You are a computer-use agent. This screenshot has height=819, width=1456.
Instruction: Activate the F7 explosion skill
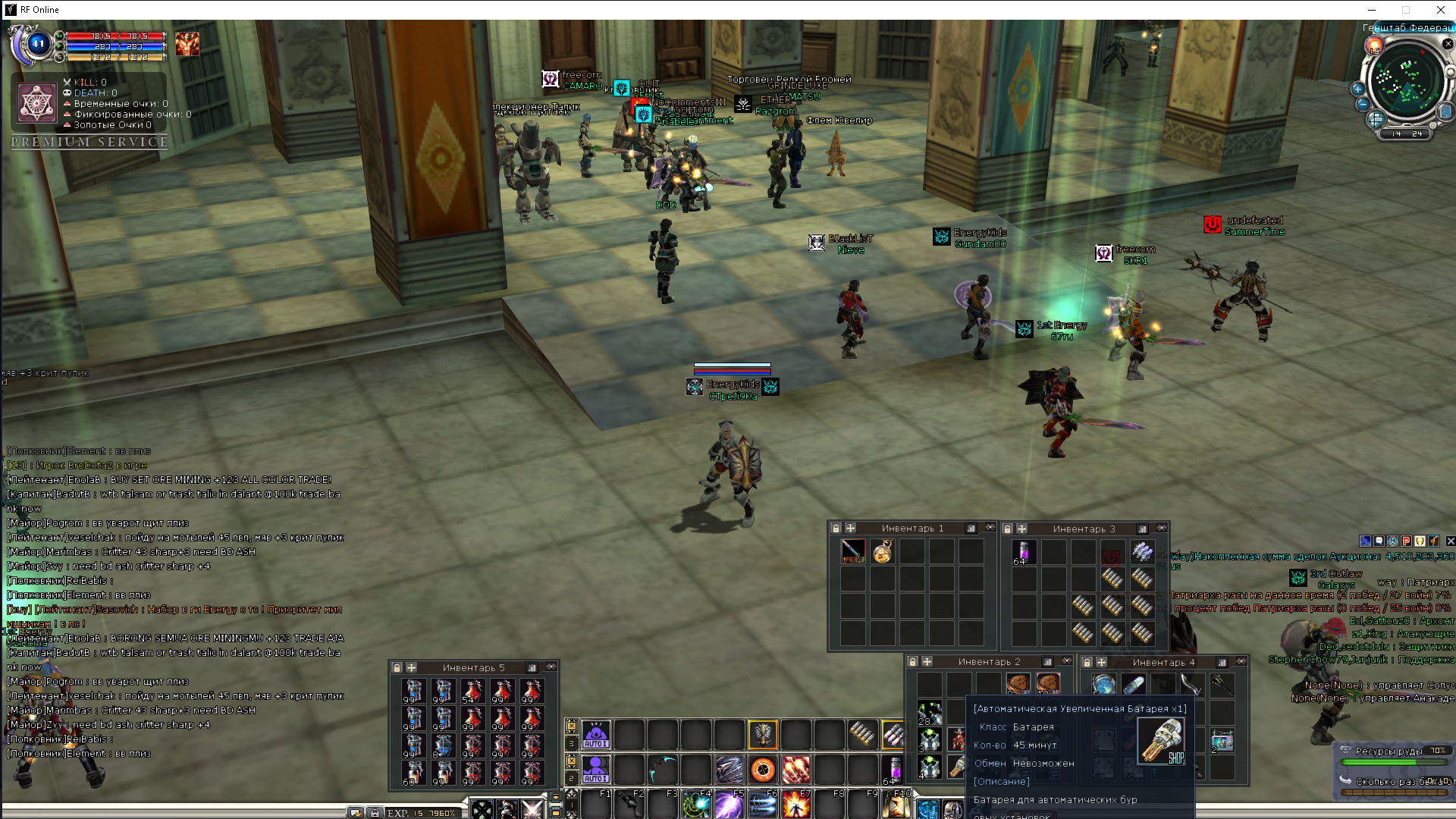(x=795, y=805)
